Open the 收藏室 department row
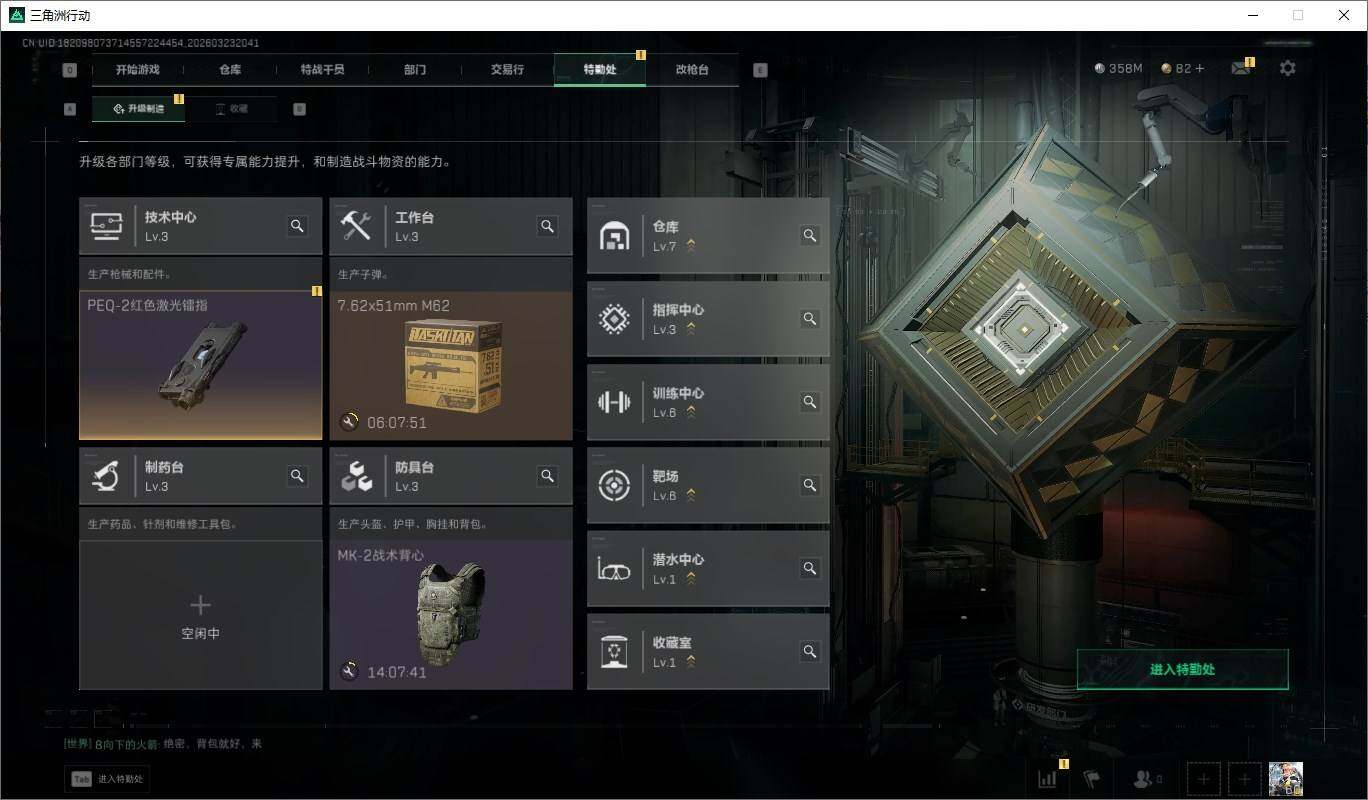 (708, 651)
